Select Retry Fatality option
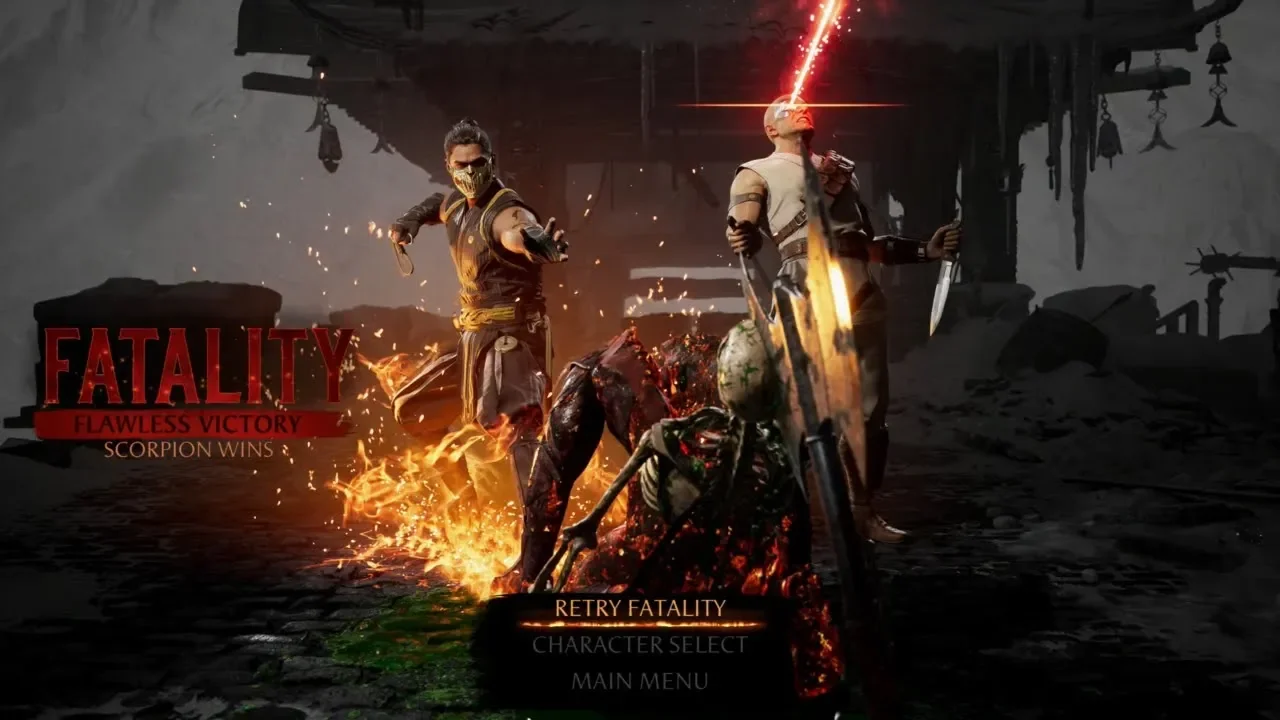 (x=640, y=607)
